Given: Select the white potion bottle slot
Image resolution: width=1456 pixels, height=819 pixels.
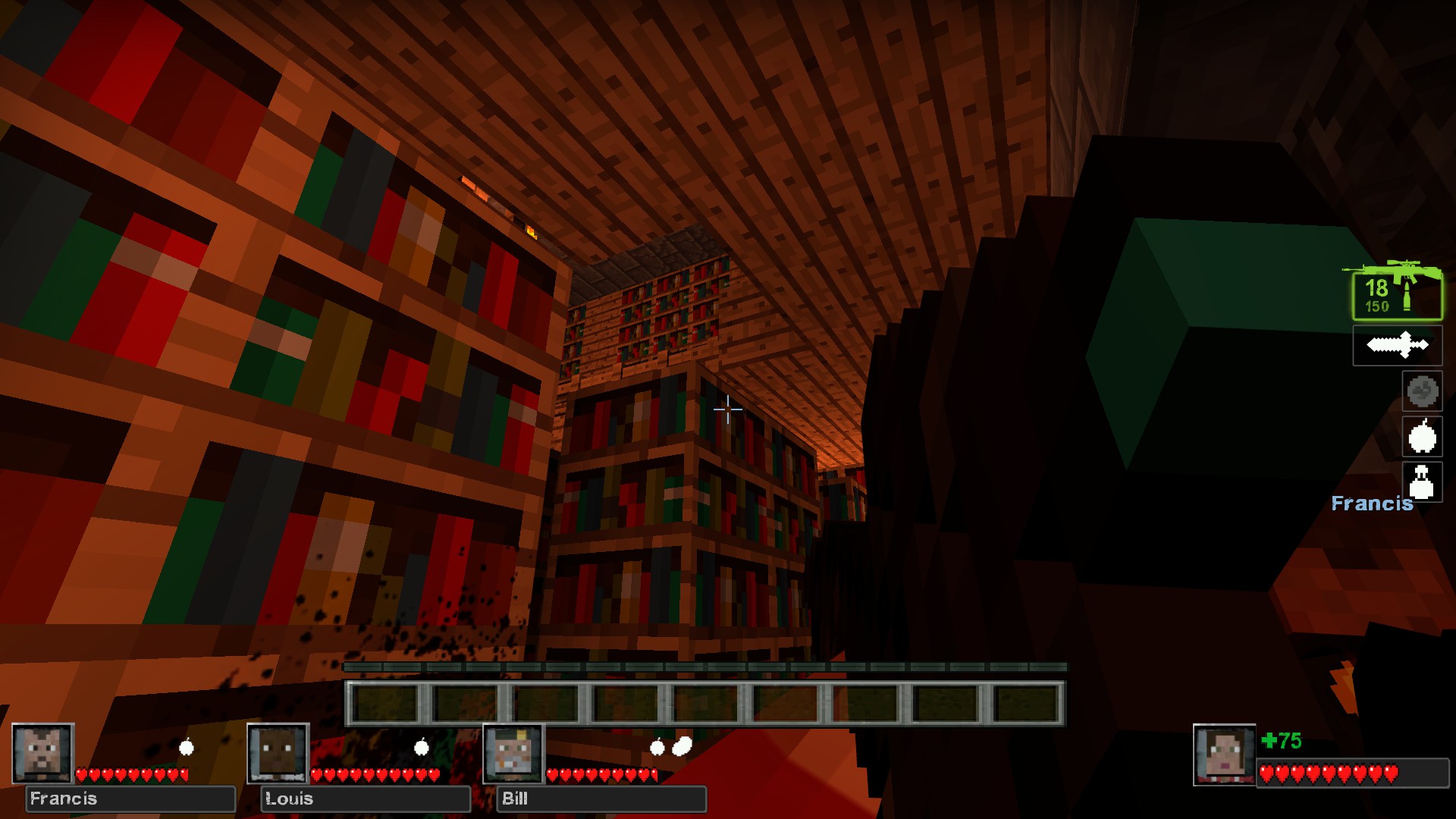Looking at the screenshot, I should pyautogui.click(x=1422, y=482).
